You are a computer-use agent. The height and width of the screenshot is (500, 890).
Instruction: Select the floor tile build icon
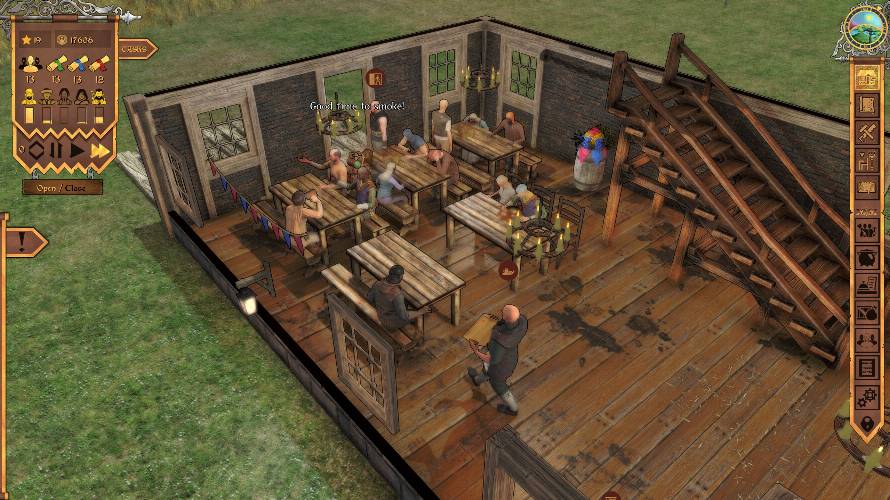(867, 106)
